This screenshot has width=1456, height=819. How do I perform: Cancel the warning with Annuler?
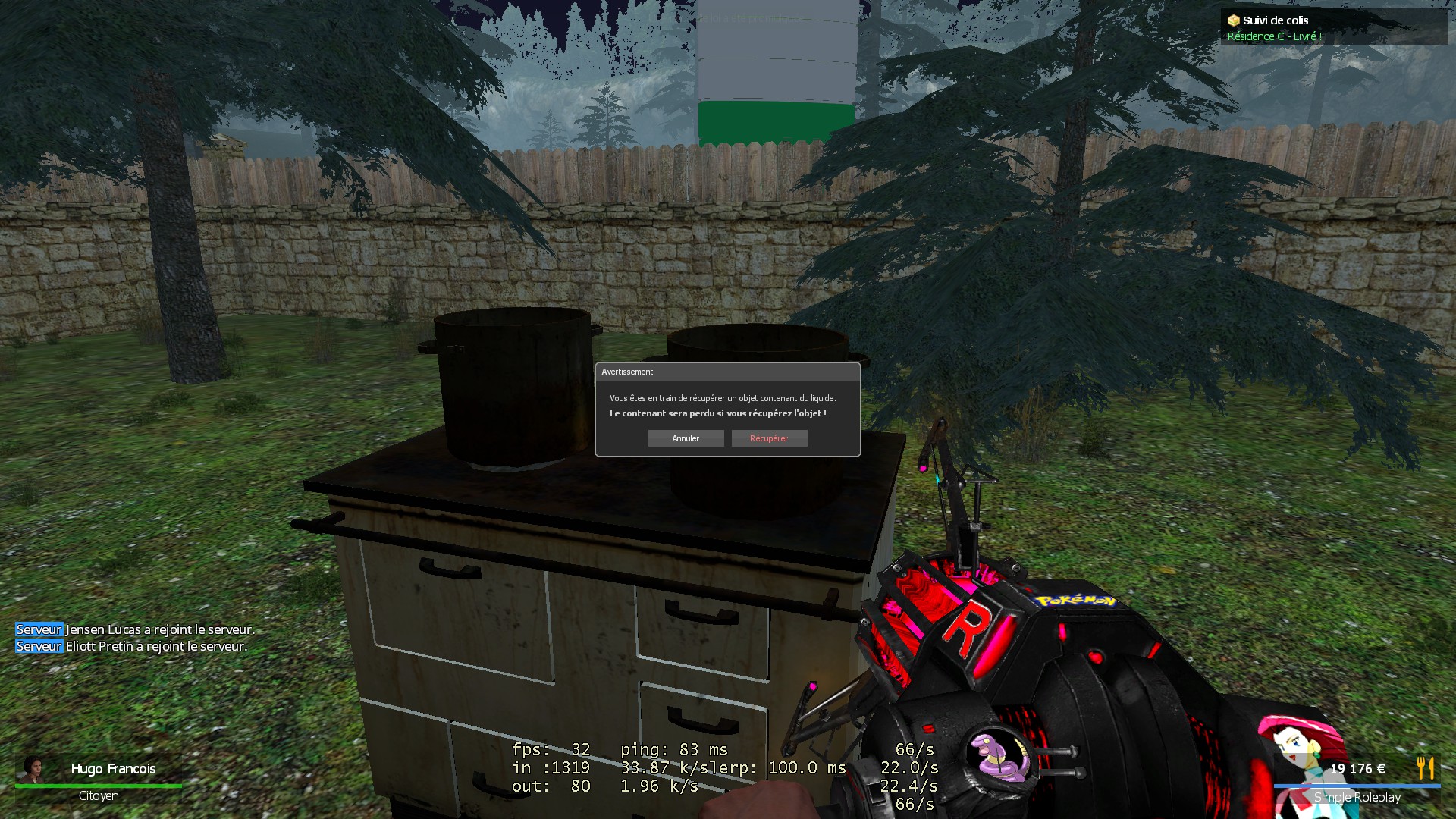coord(686,438)
